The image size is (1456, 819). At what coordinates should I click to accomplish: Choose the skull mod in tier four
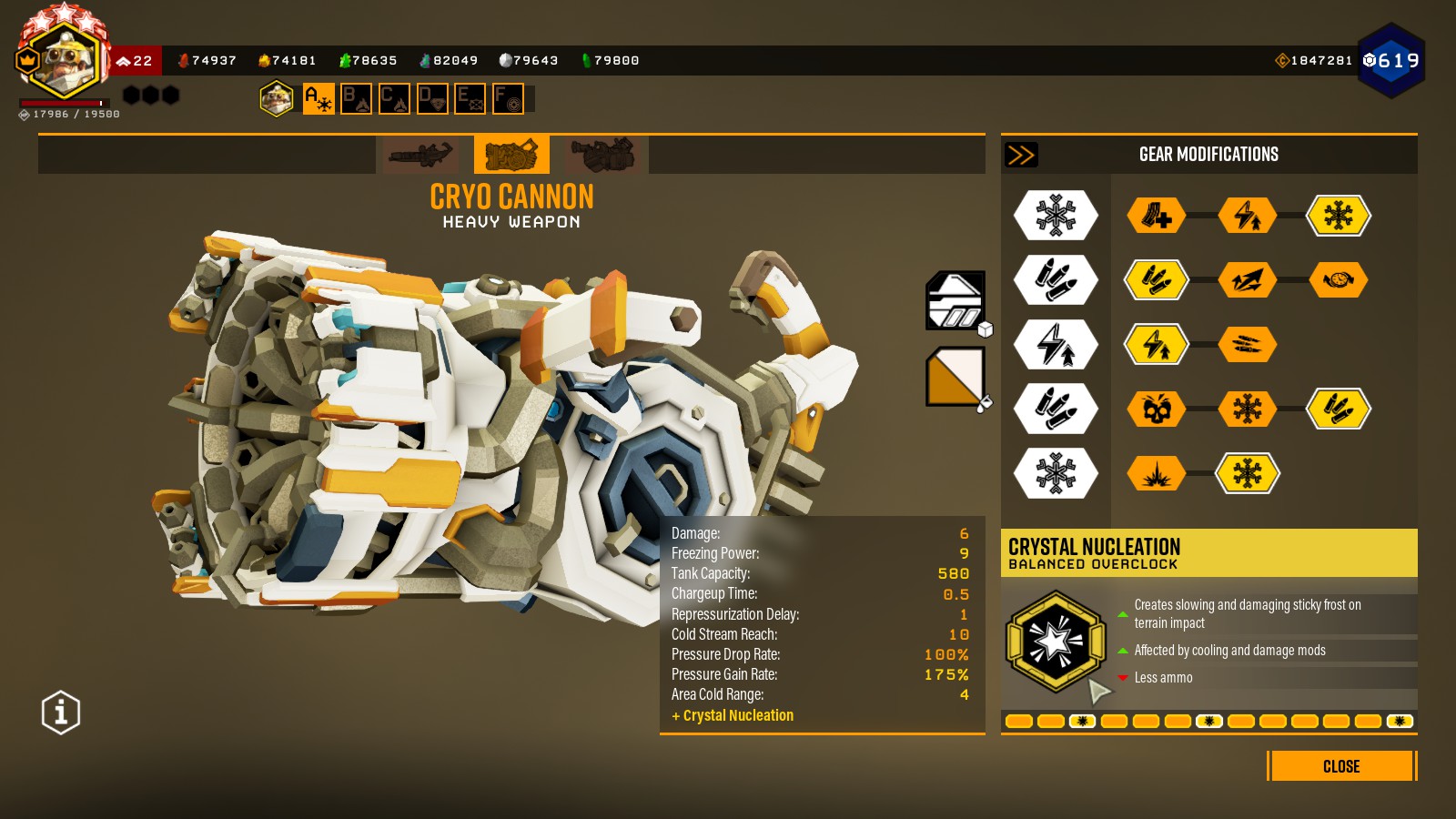click(1157, 409)
